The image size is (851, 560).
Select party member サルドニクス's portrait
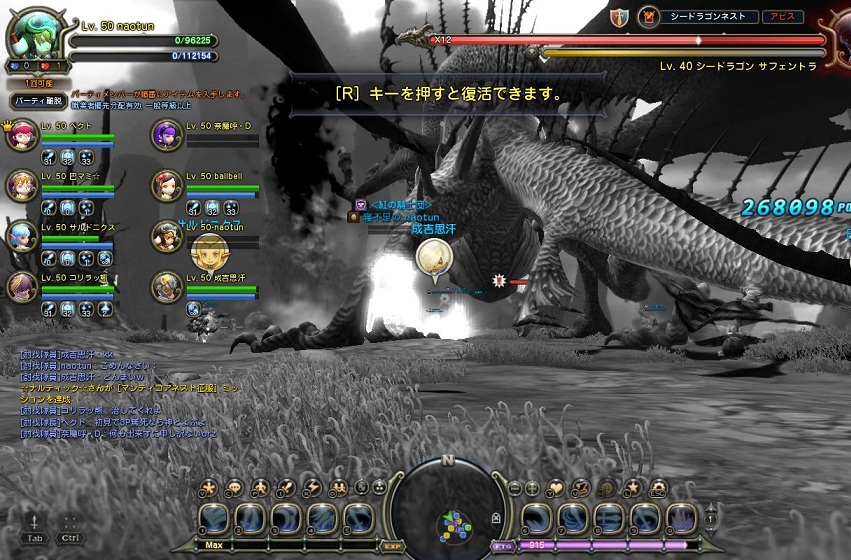pos(22,236)
